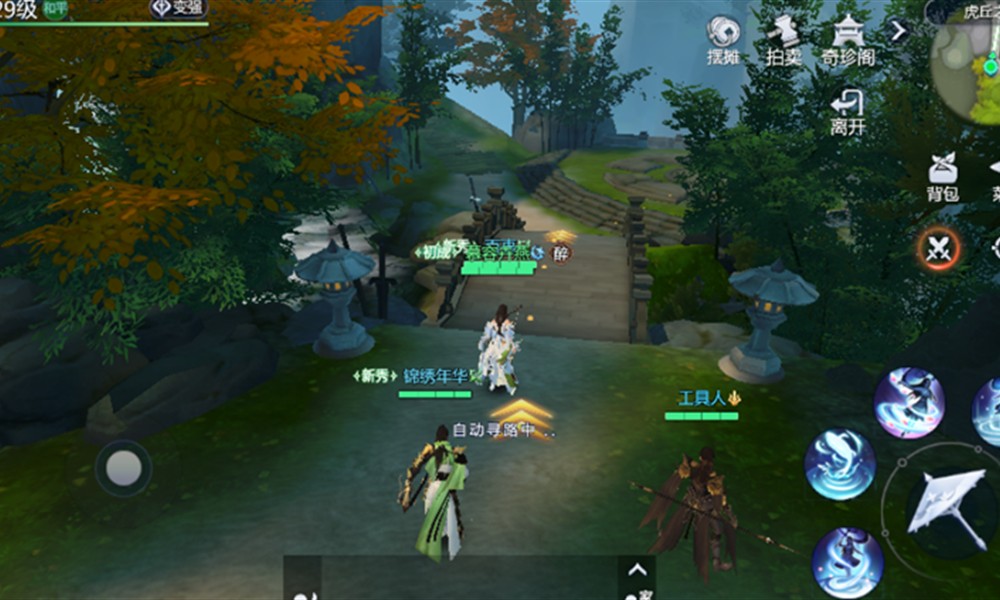Open the 拍卖 auction house
1000x600 pixels.
point(784,40)
